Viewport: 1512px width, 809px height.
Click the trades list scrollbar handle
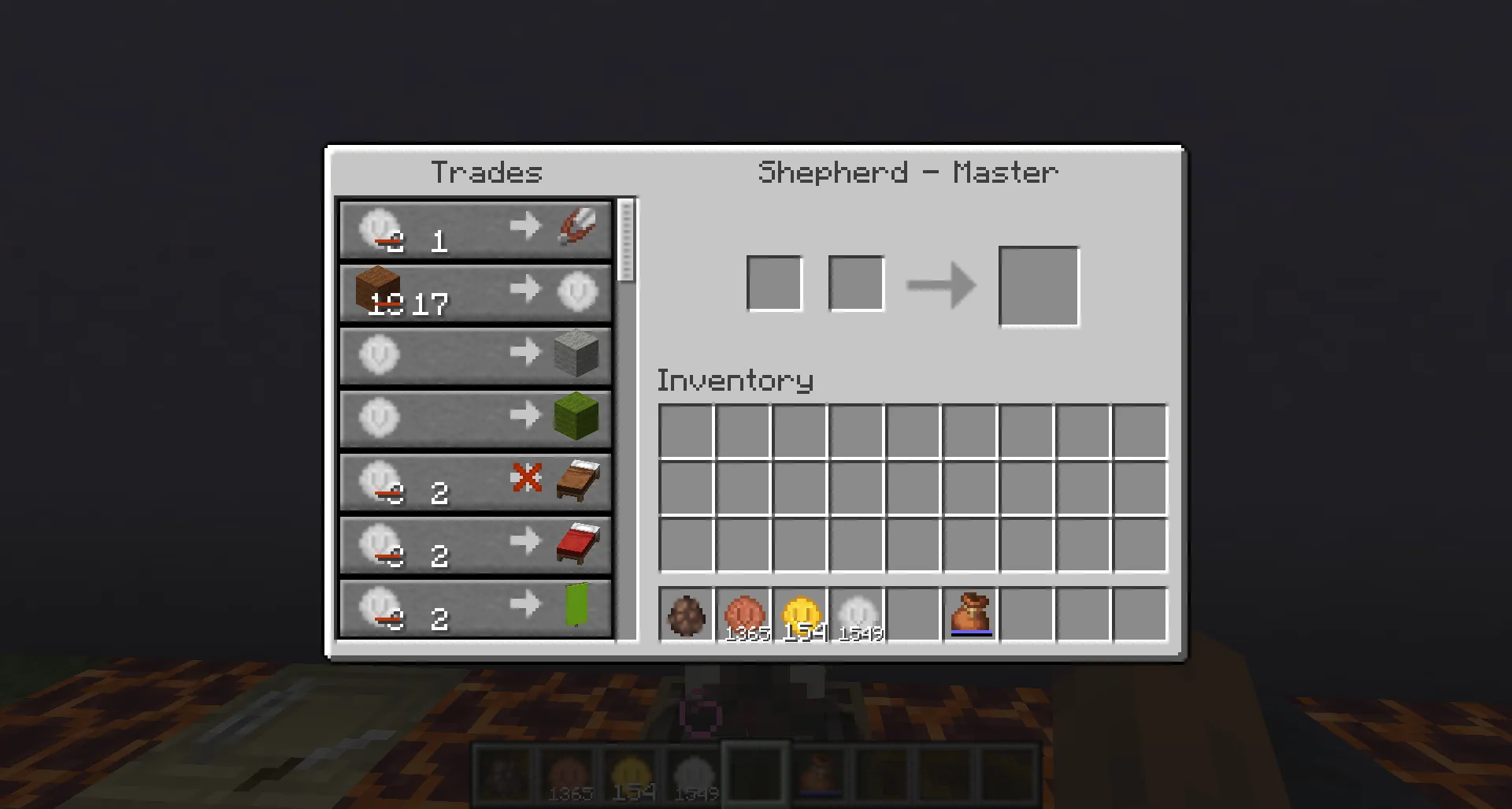(x=626, y=240)
